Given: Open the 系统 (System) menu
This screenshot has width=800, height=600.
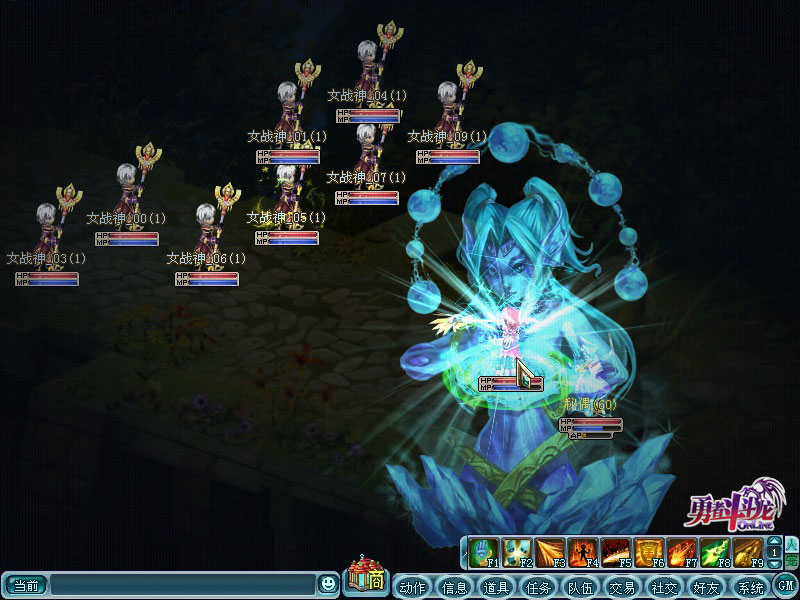Looking at the screenshot, I should pyautogui.click(x=749, y=587).
